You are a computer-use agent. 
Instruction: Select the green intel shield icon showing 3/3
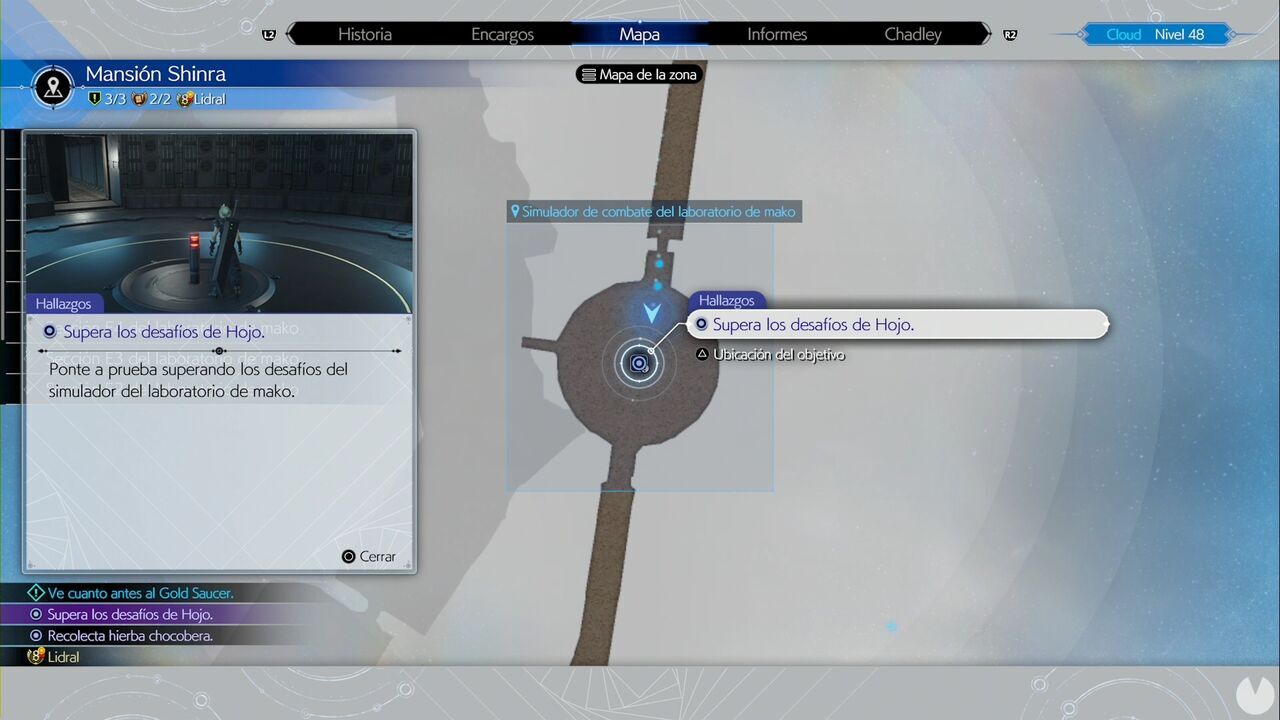93,99
